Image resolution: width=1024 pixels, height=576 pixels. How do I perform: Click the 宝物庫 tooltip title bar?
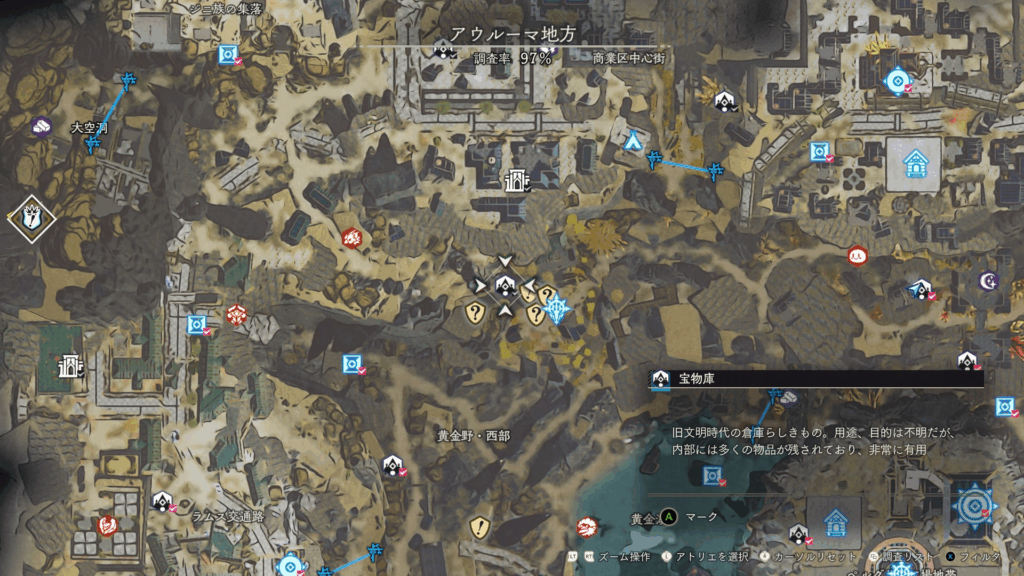click(x=815, y=378)
